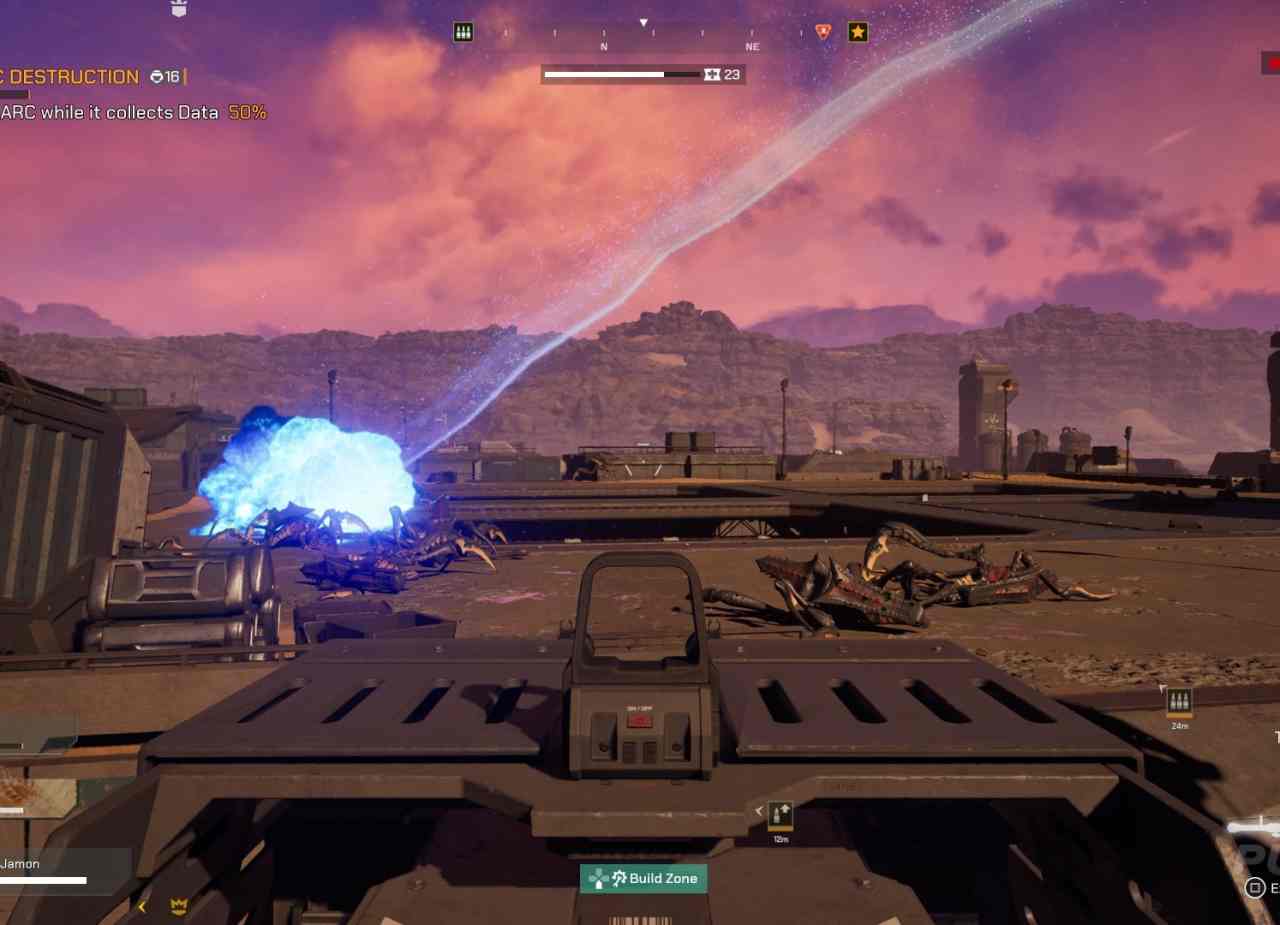Click the gold star compass marker

tap(858, 32)
